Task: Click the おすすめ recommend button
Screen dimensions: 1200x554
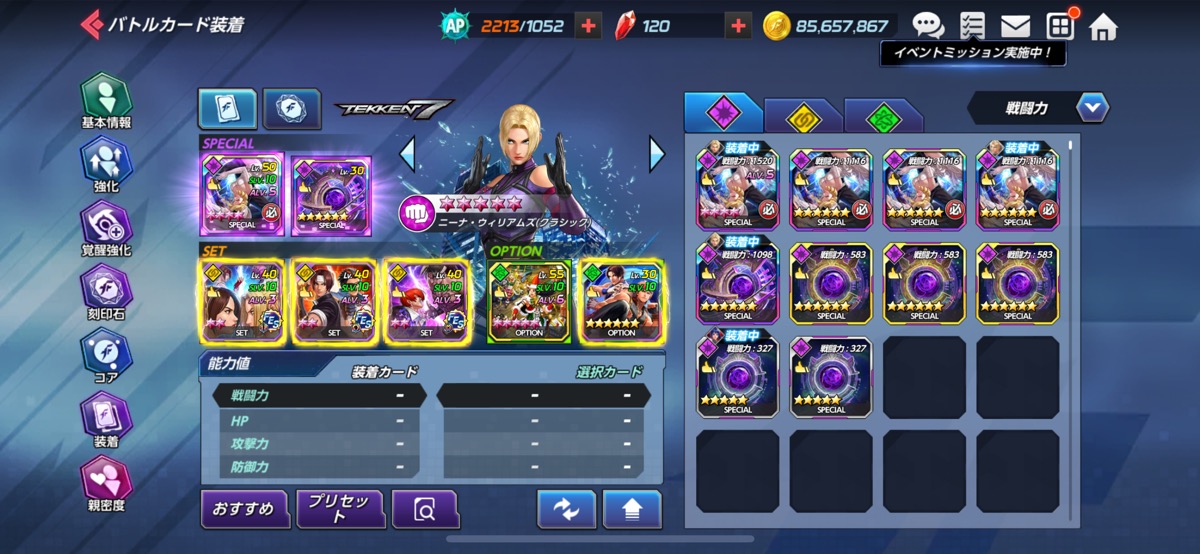Action: pyautogui.click(x=244, y=509)
